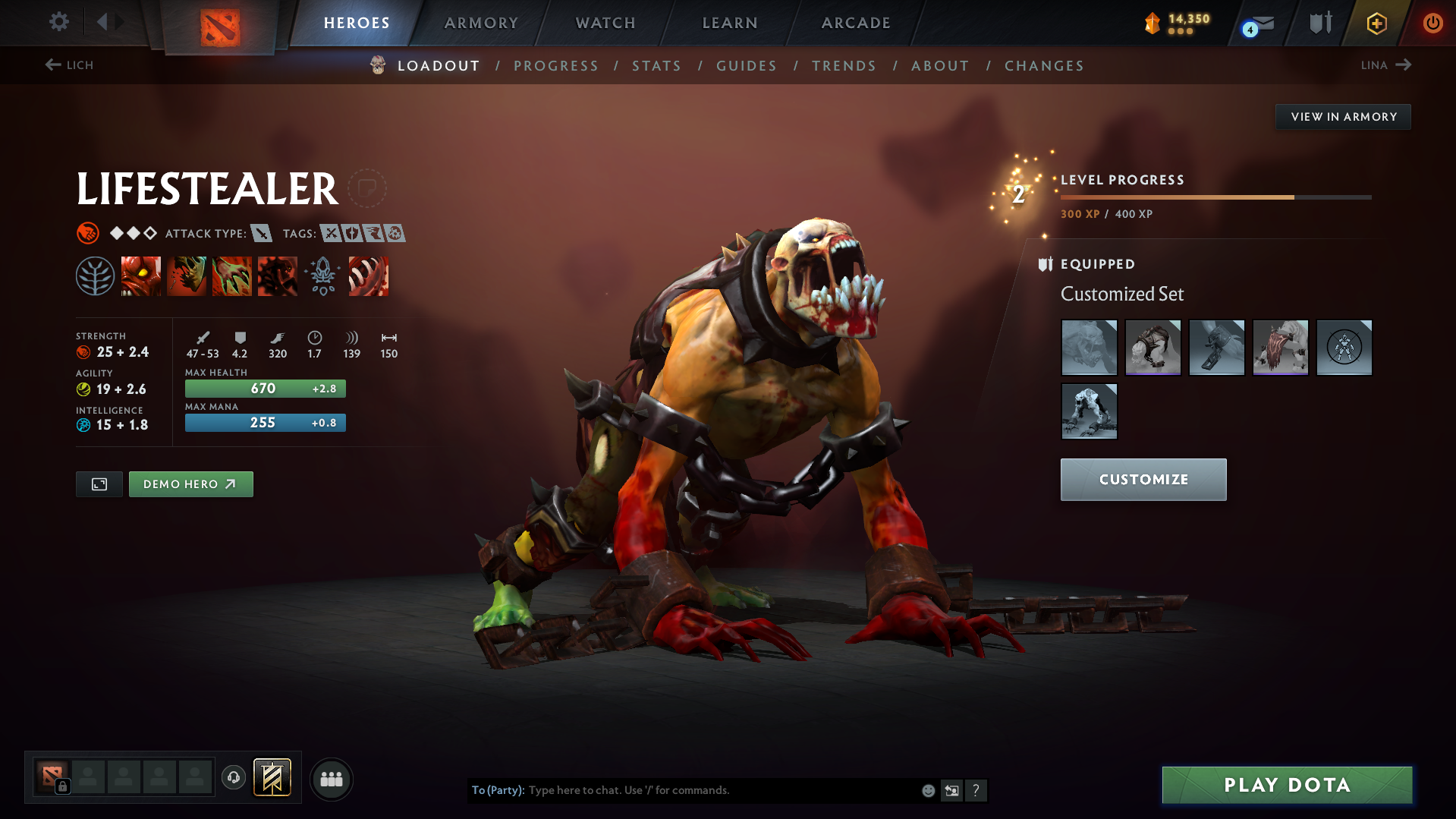The width and height of the screenshot is (1456, 819).
Task: Launch the Demo Hero mode
Action: [x=190, y=484]
